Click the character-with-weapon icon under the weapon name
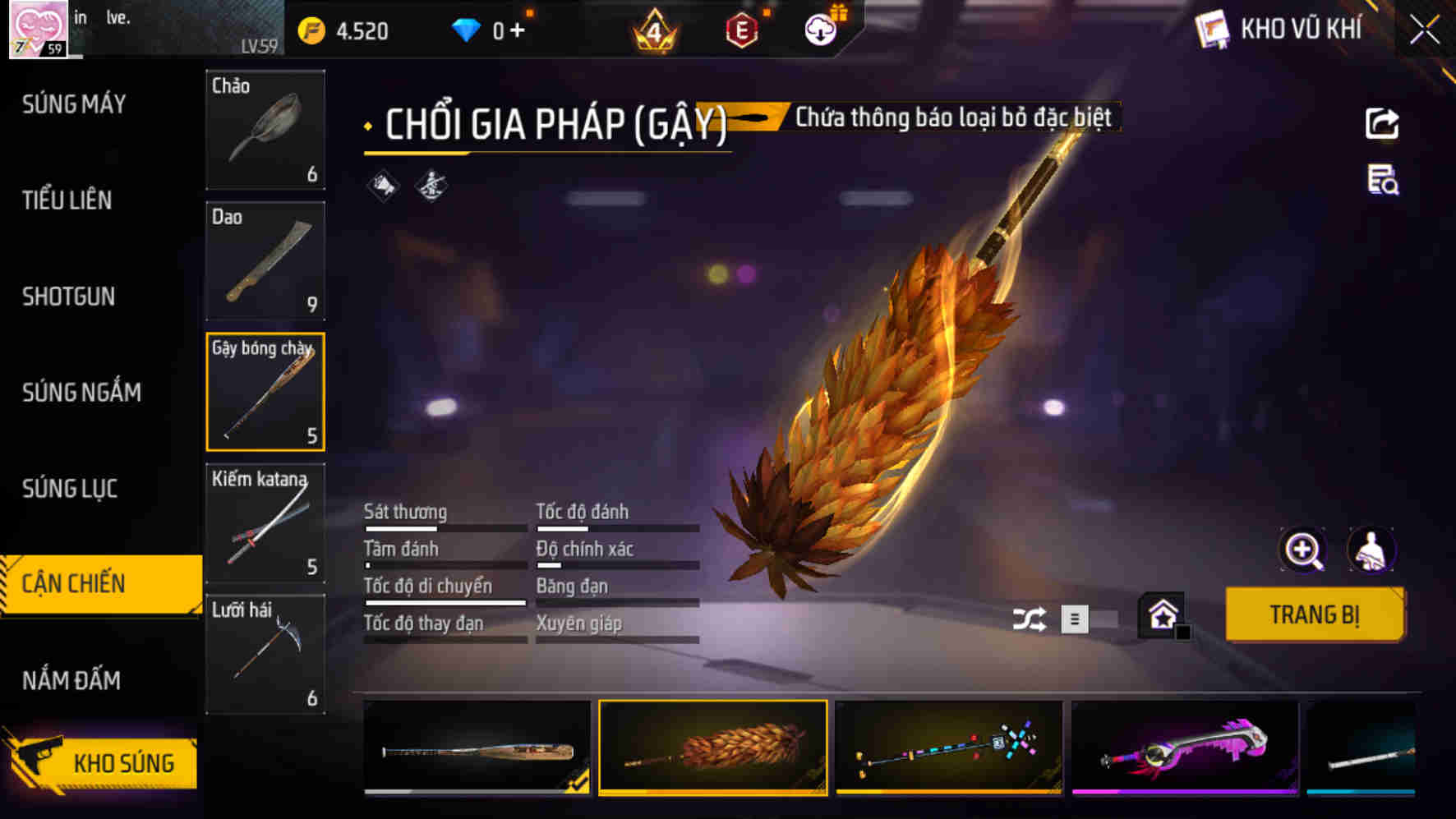The image size is (1456, 819). [x=431, y=186]
